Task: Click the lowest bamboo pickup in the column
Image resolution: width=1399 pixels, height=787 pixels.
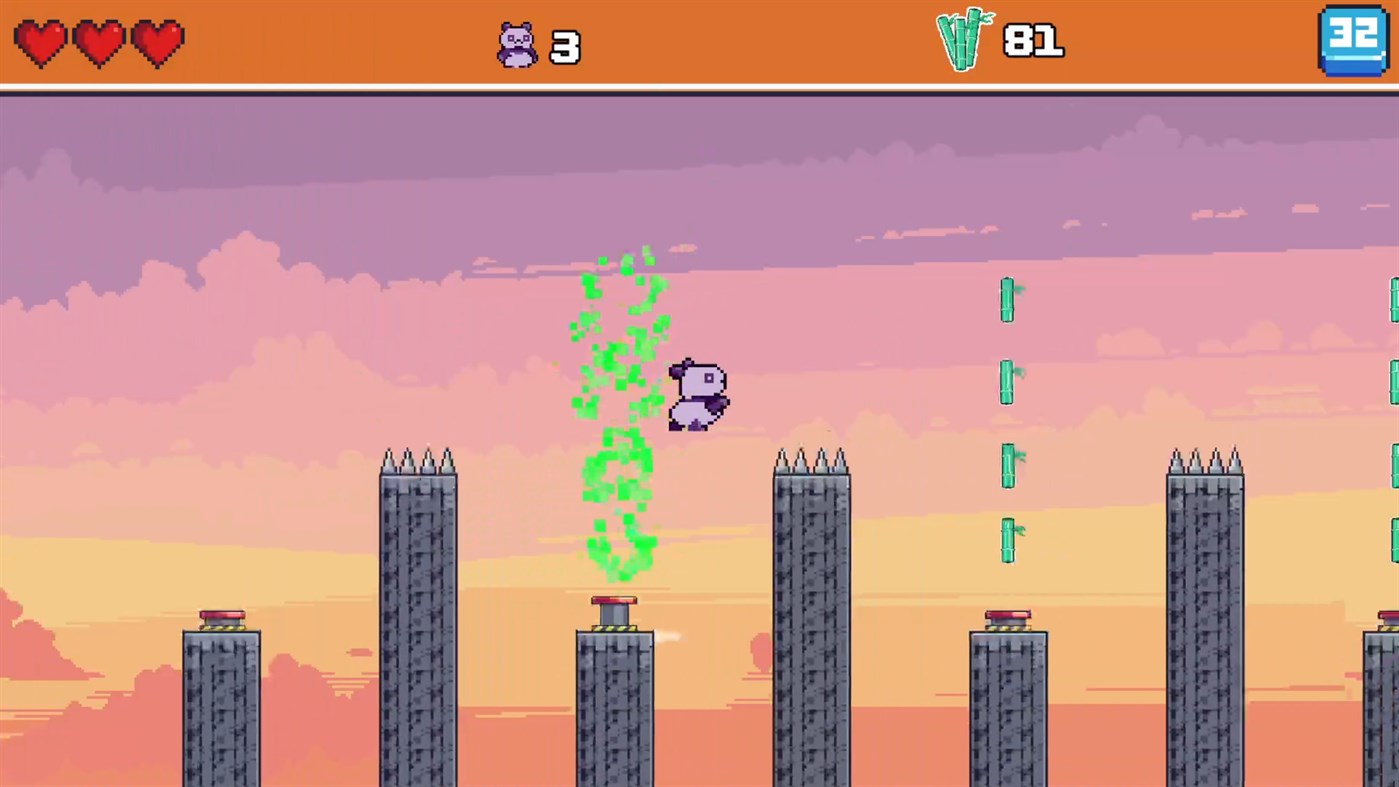Action: tap(1008, 540)
